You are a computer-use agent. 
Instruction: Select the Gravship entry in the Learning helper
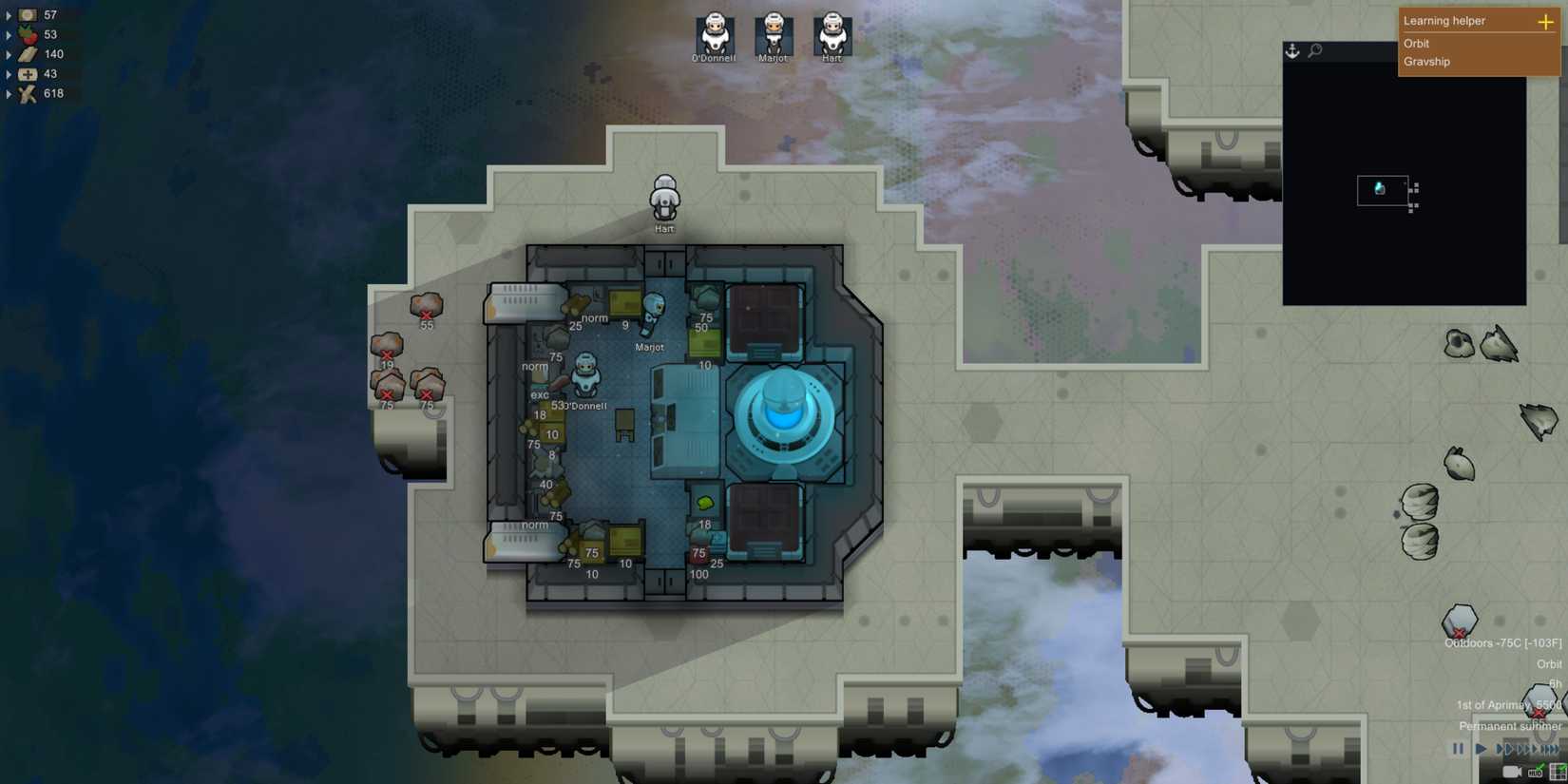click(x=1427, y=62)
